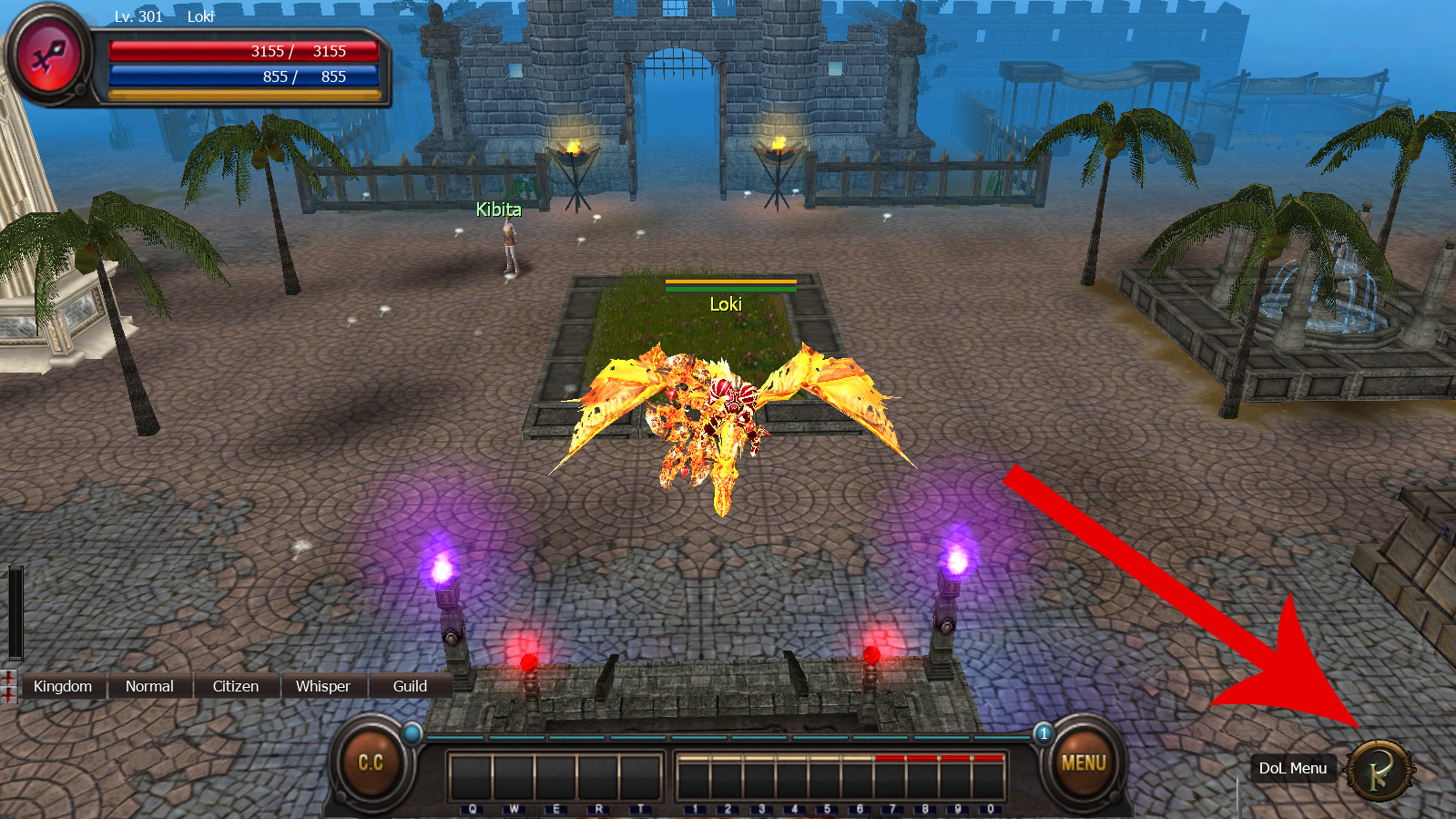The width and height of the screenshot is (1456, 819).
Task: Click the C.C round button
Action: click(371, 763)
